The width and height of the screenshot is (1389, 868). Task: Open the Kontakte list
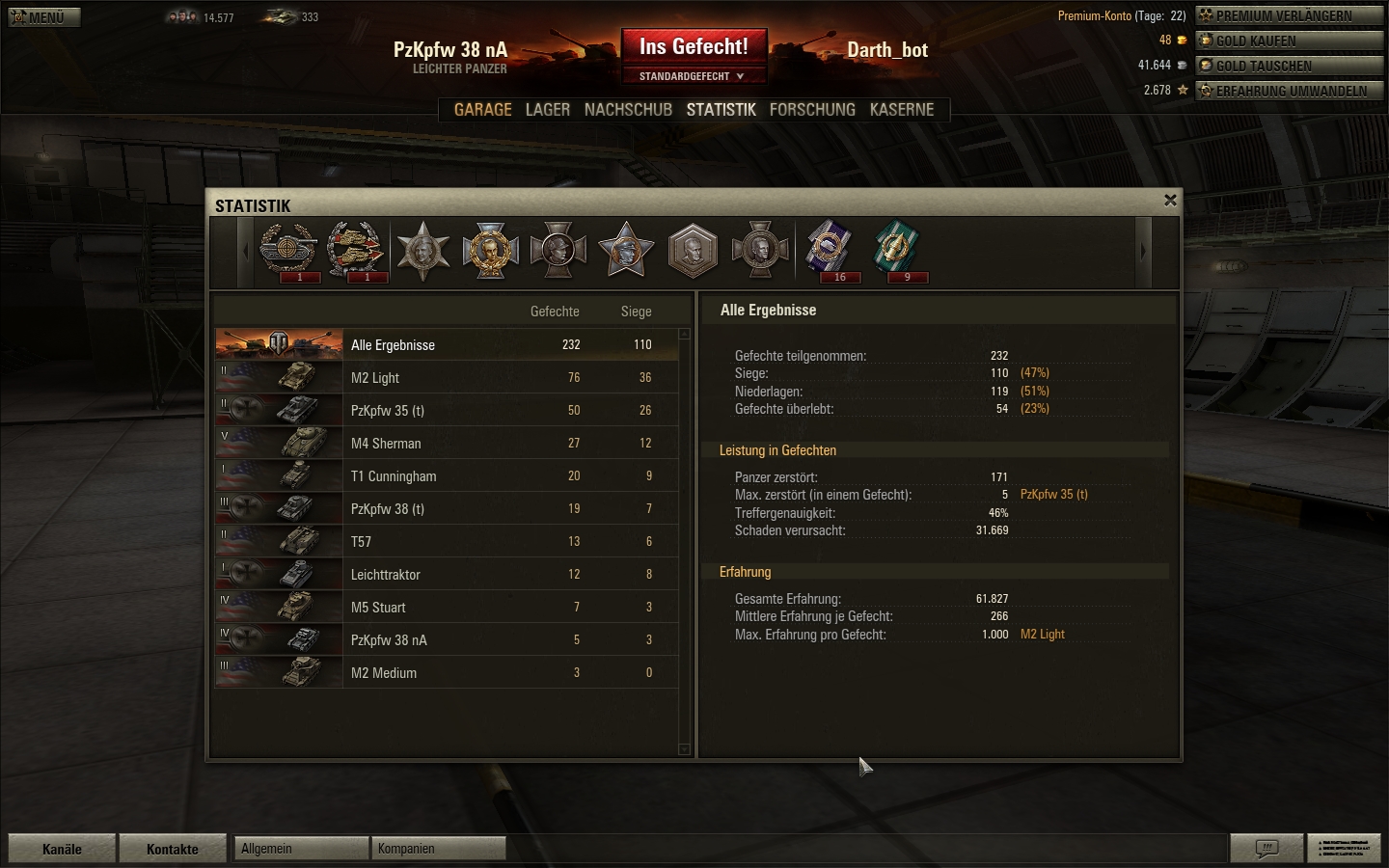pos(173,849)
